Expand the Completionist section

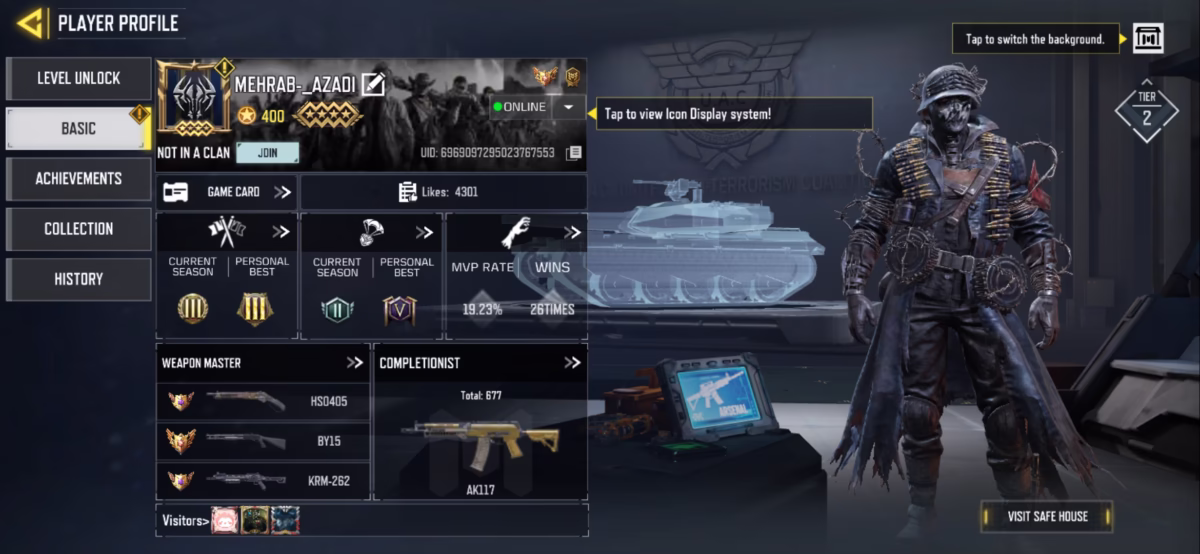[x=572, y=363]
